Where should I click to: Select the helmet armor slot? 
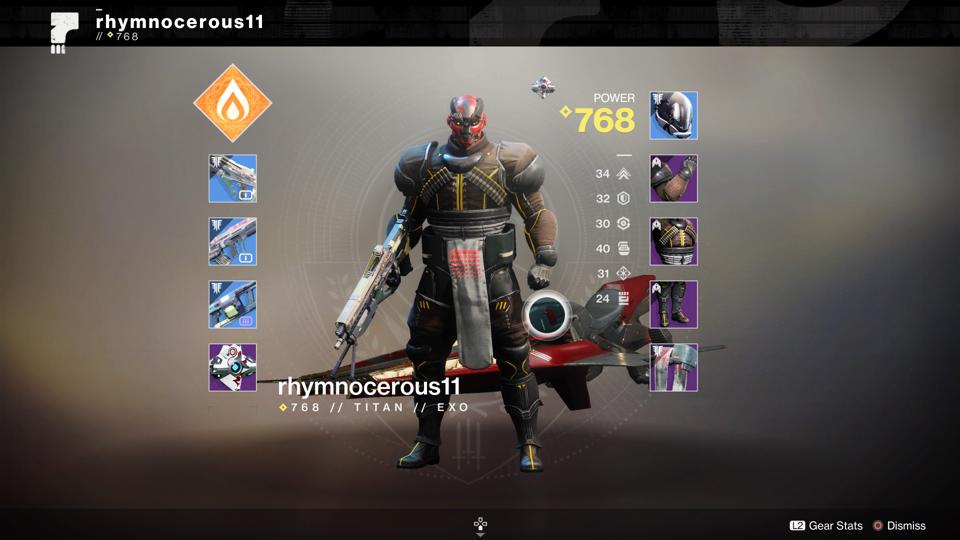pos(674,115)
